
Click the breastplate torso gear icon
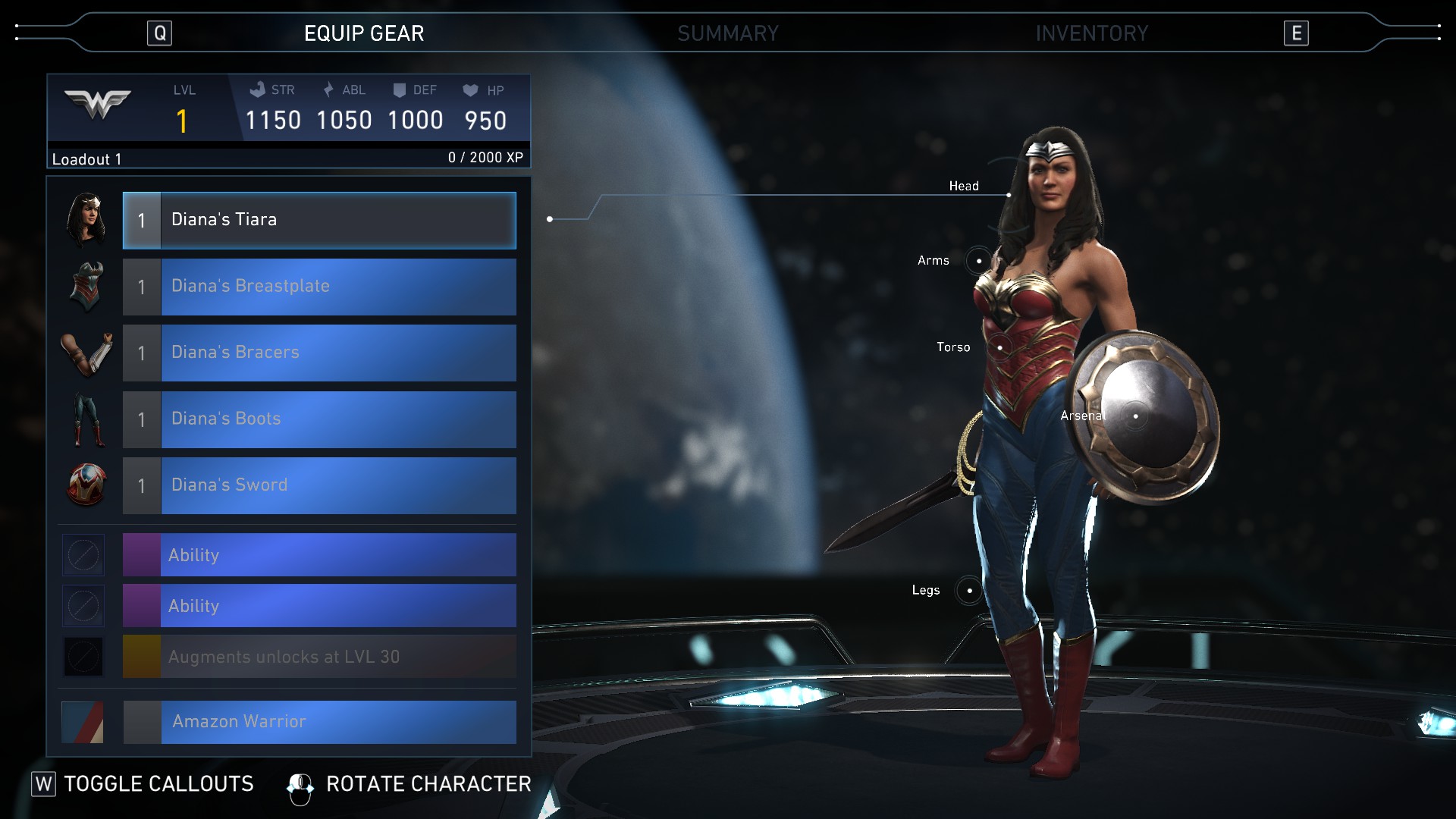point(86,287)
